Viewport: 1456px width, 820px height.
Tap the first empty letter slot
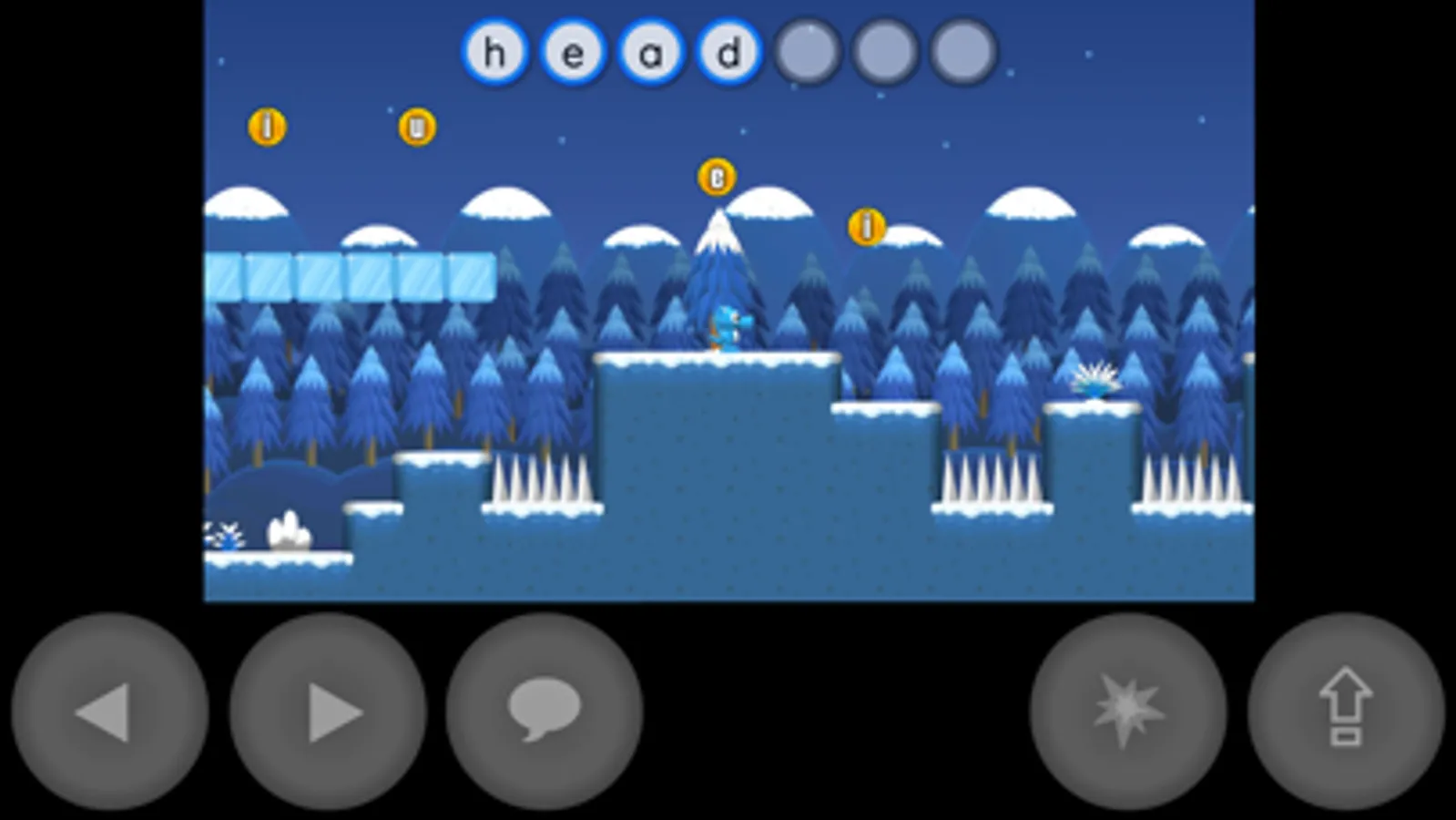coord(805,52)
